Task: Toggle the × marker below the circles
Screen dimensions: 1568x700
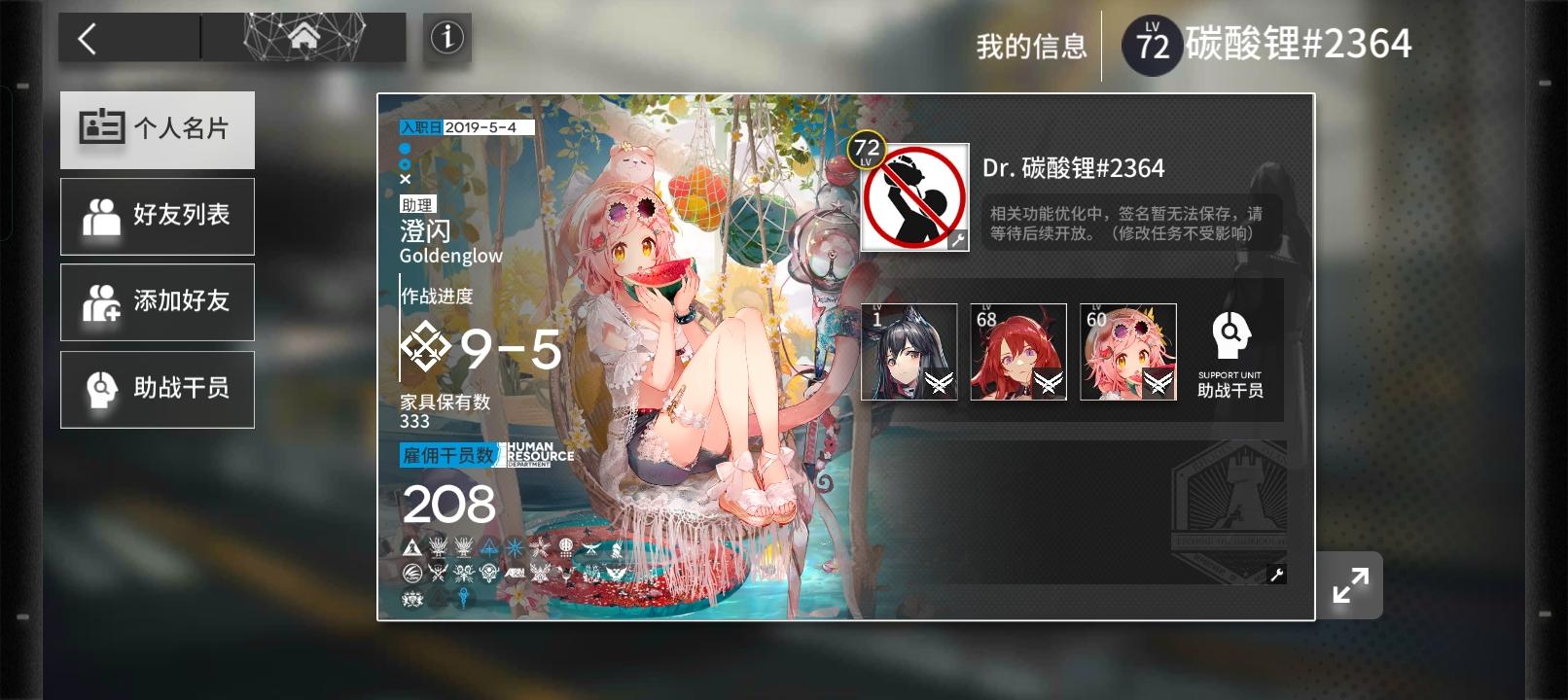Action: (x=405, y=179)
